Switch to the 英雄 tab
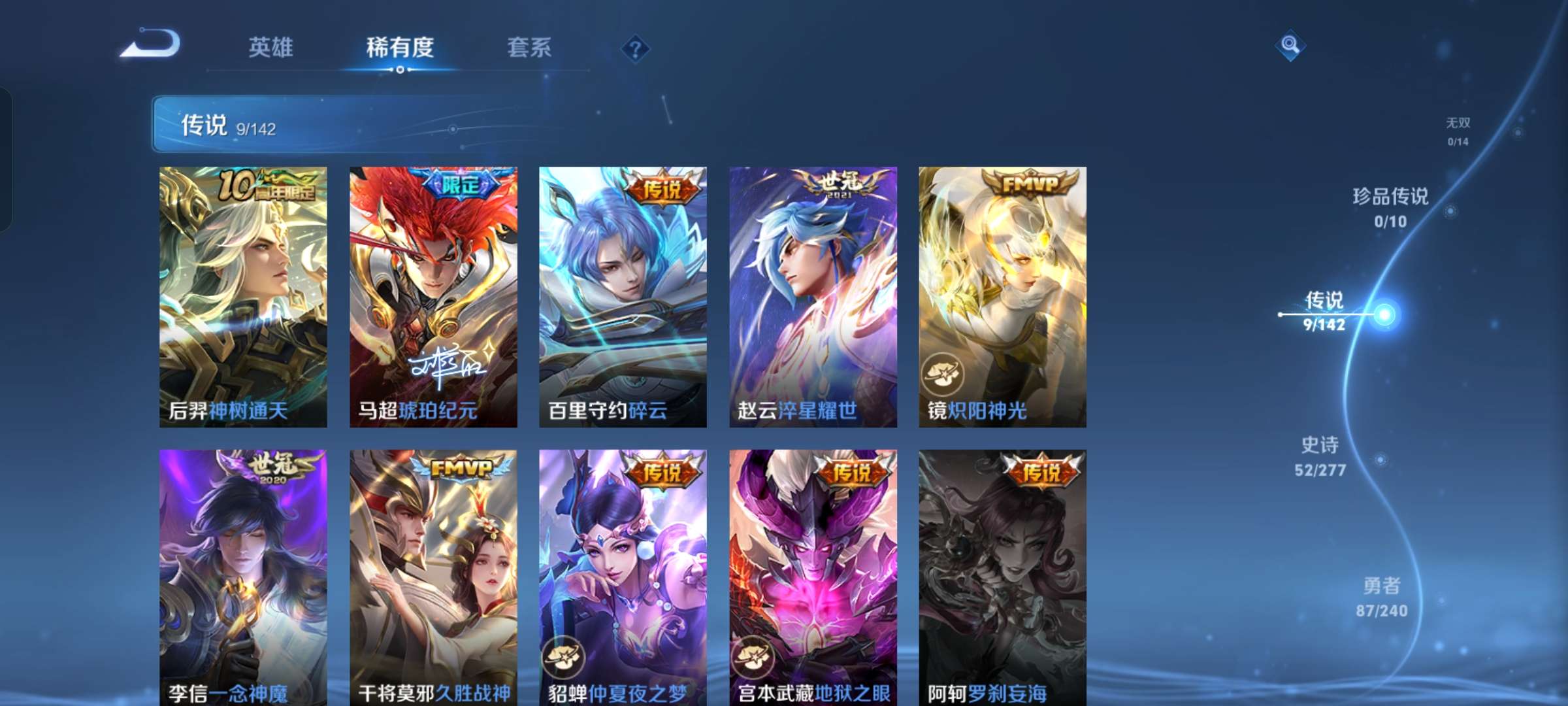 (x=270, y=46)
